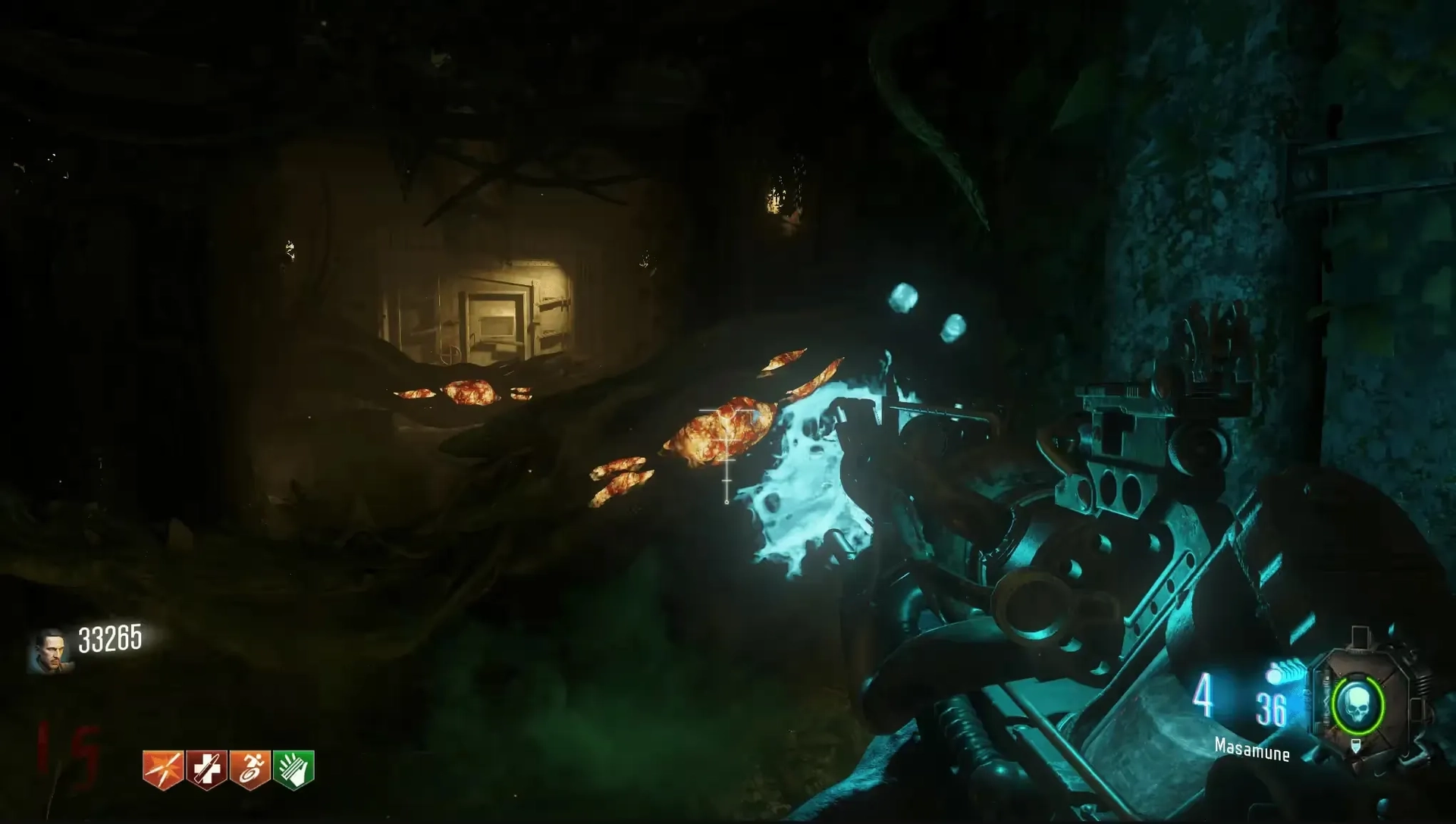1456x824 pixels.
Task: Click the blue grenade inventory icon
Action: pyautogui.click(x=1283, y=672)
